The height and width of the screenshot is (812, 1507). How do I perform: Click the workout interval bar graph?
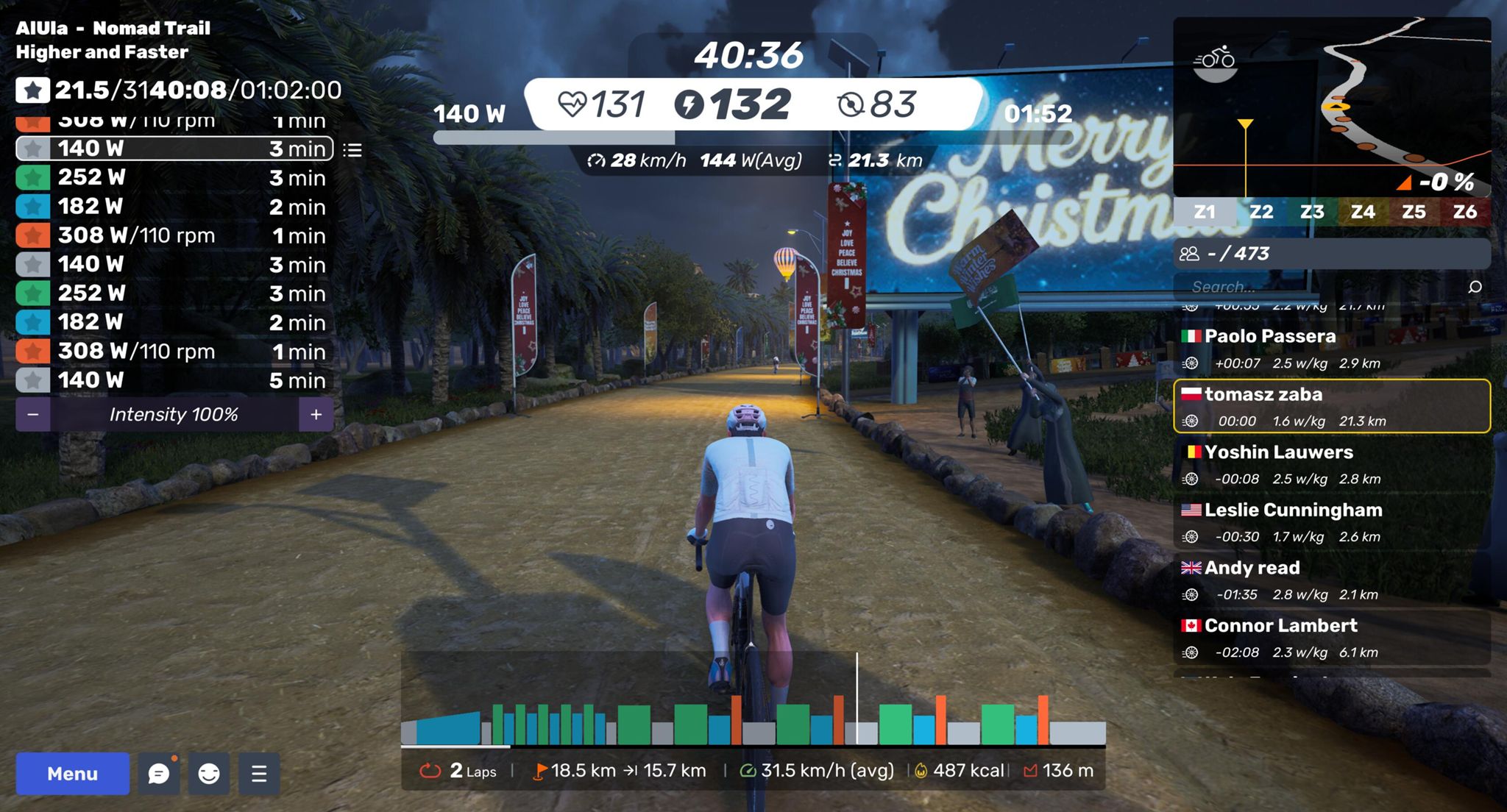[x=753, y=721]
